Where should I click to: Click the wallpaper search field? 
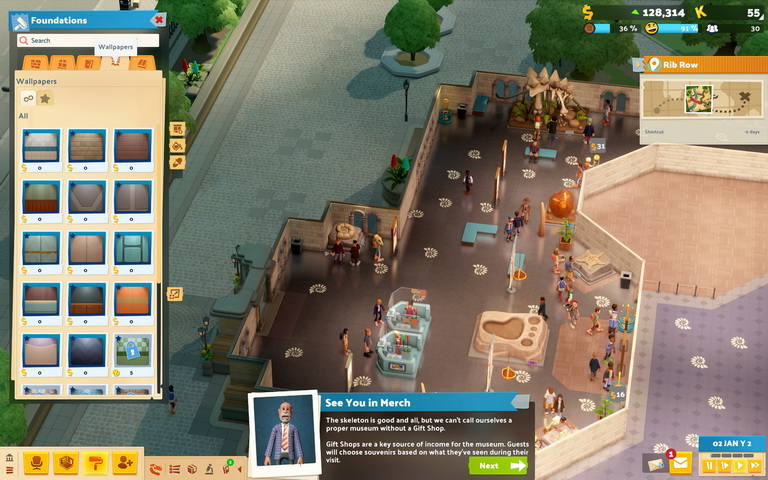point(90,41)
